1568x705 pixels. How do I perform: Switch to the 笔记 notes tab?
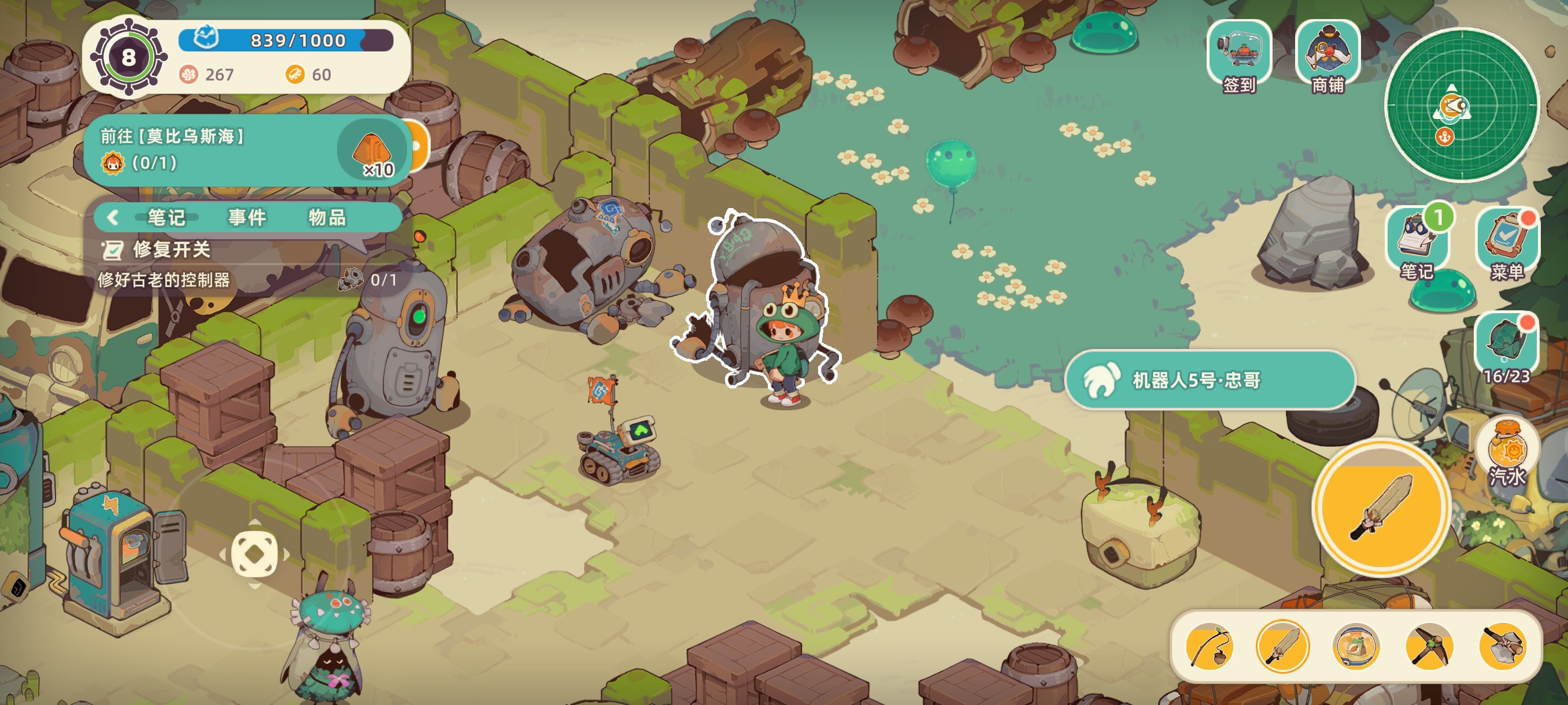point(166,217)
